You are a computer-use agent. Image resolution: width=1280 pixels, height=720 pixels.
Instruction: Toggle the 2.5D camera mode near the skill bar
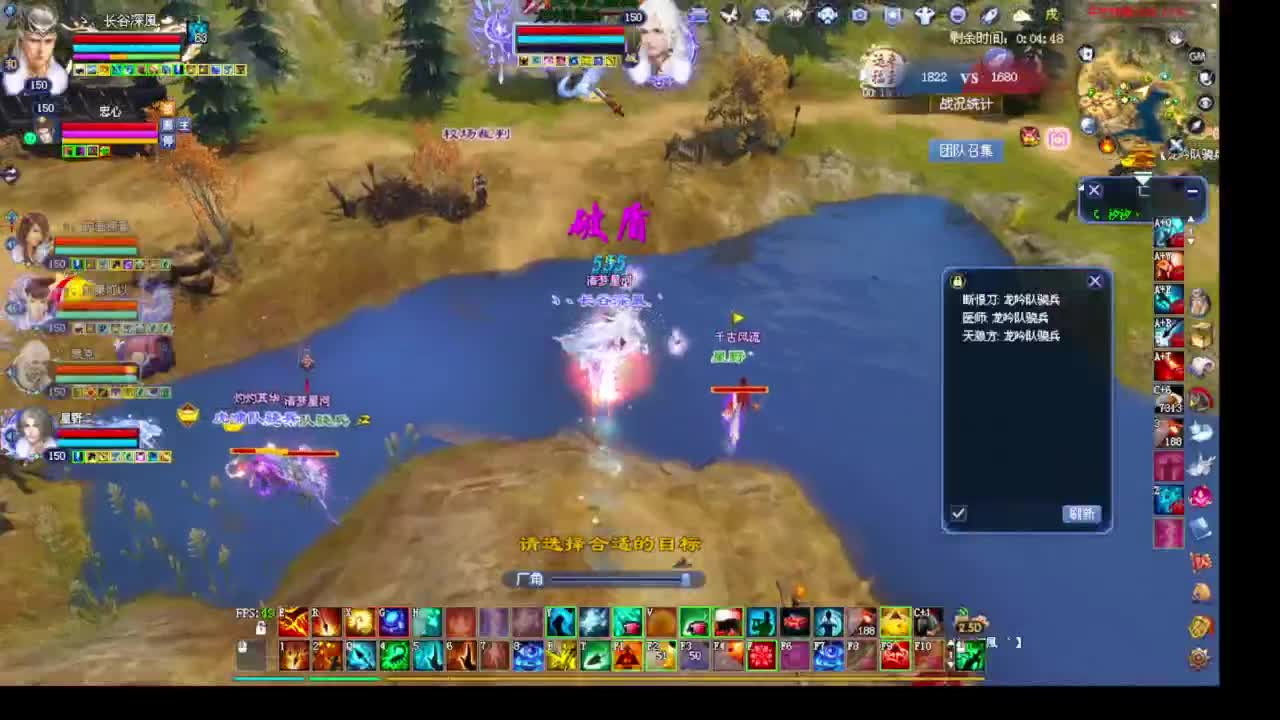click(971, 627)
